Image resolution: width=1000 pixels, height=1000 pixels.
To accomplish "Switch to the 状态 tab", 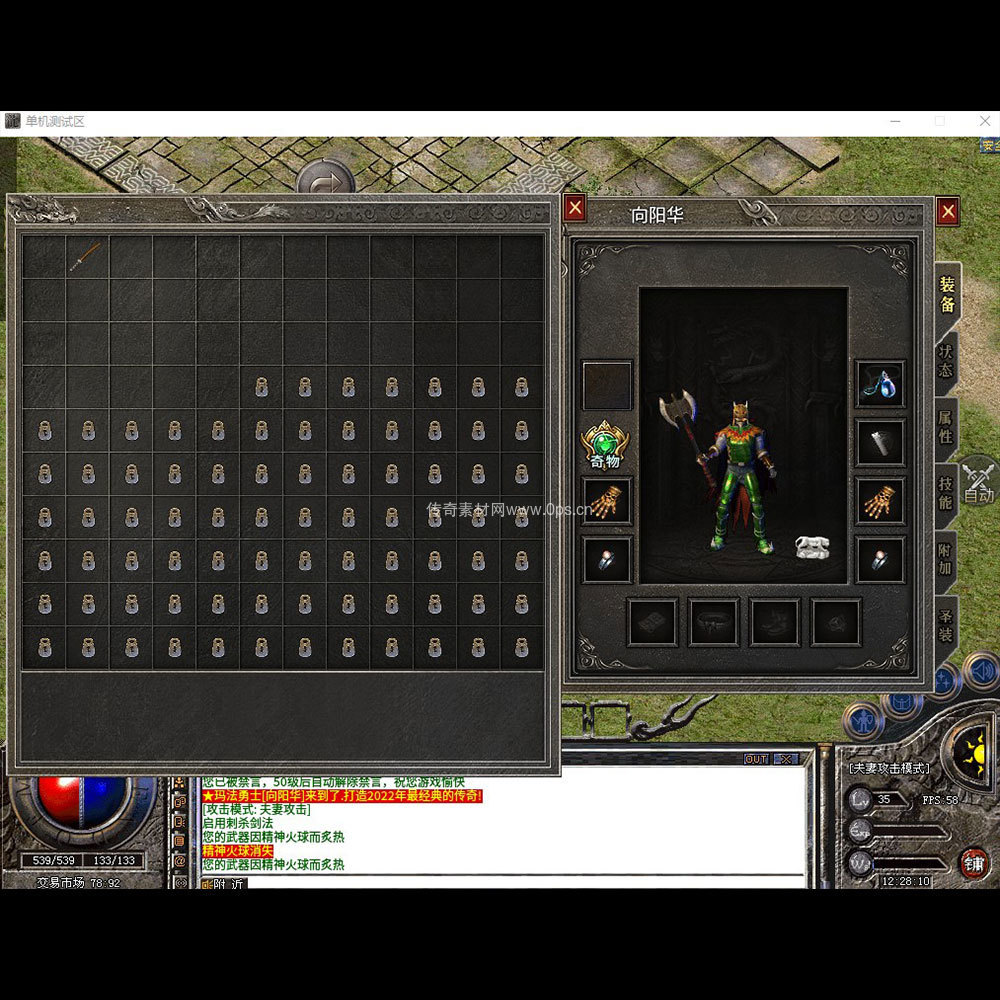I will [x=945, y=362].
